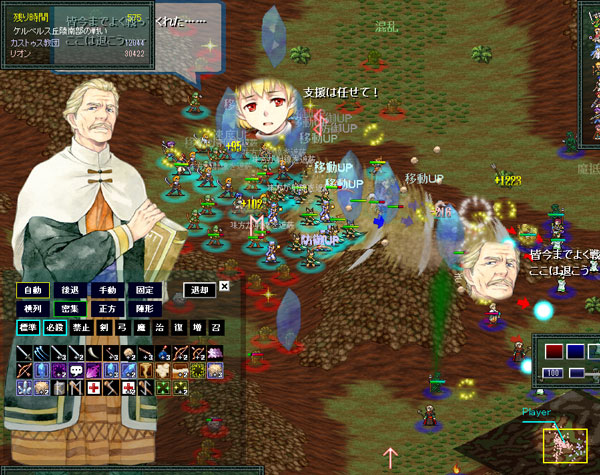Toggle the 必殺 (special attack) setting

(x=56, y=328)
